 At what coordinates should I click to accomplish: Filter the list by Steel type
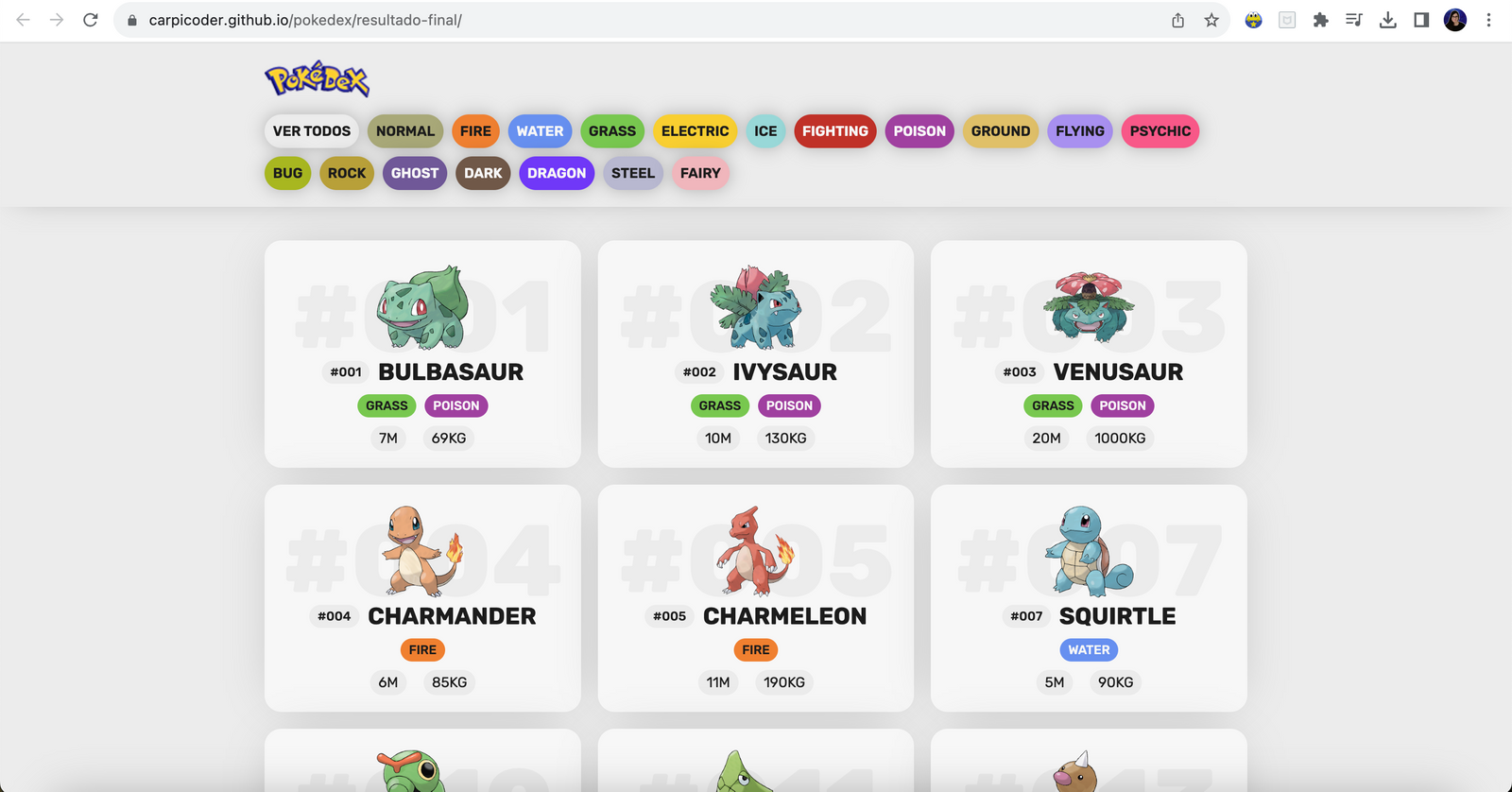pyautogui.click(x=633, y=173)
